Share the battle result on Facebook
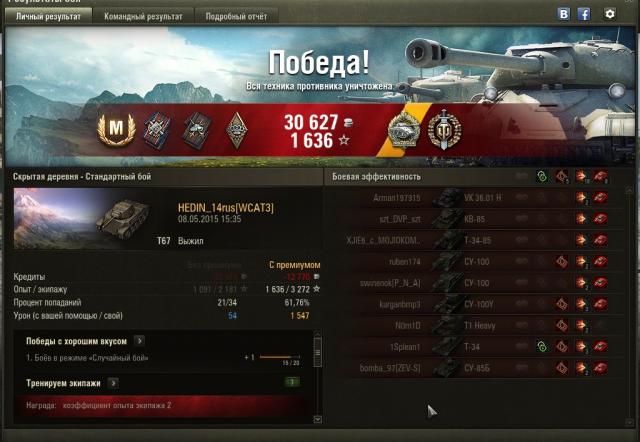Viewport: 640px width, 442px height. [x=584, y=15]
